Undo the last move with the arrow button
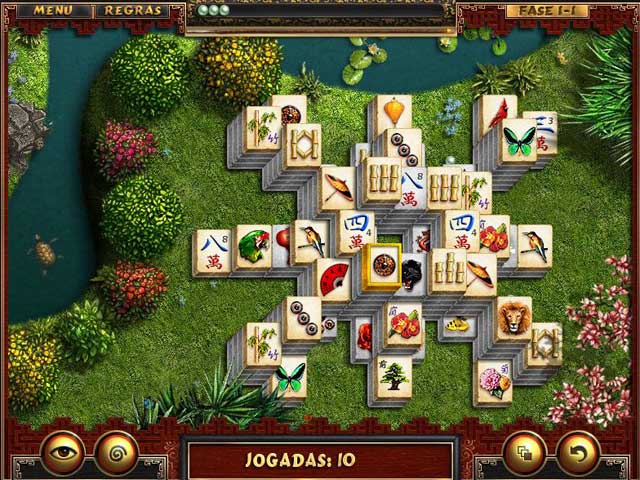This screenshot has height=480, width=640. click(578, 451)
